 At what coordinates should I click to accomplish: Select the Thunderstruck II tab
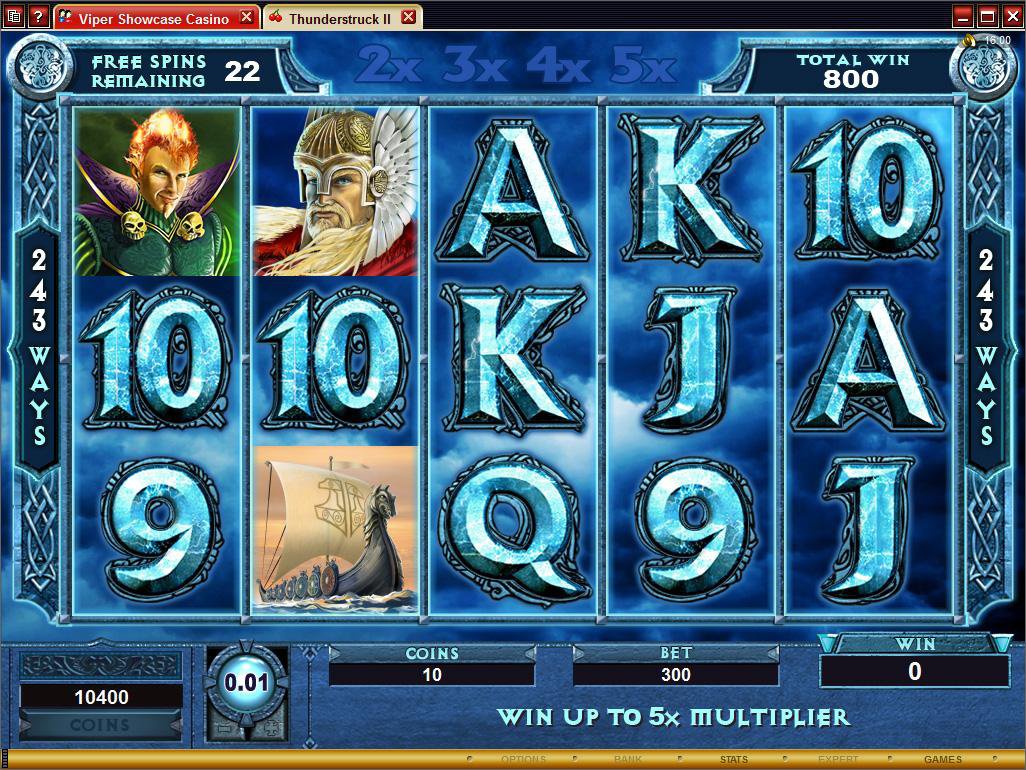[x=340, y=18]
